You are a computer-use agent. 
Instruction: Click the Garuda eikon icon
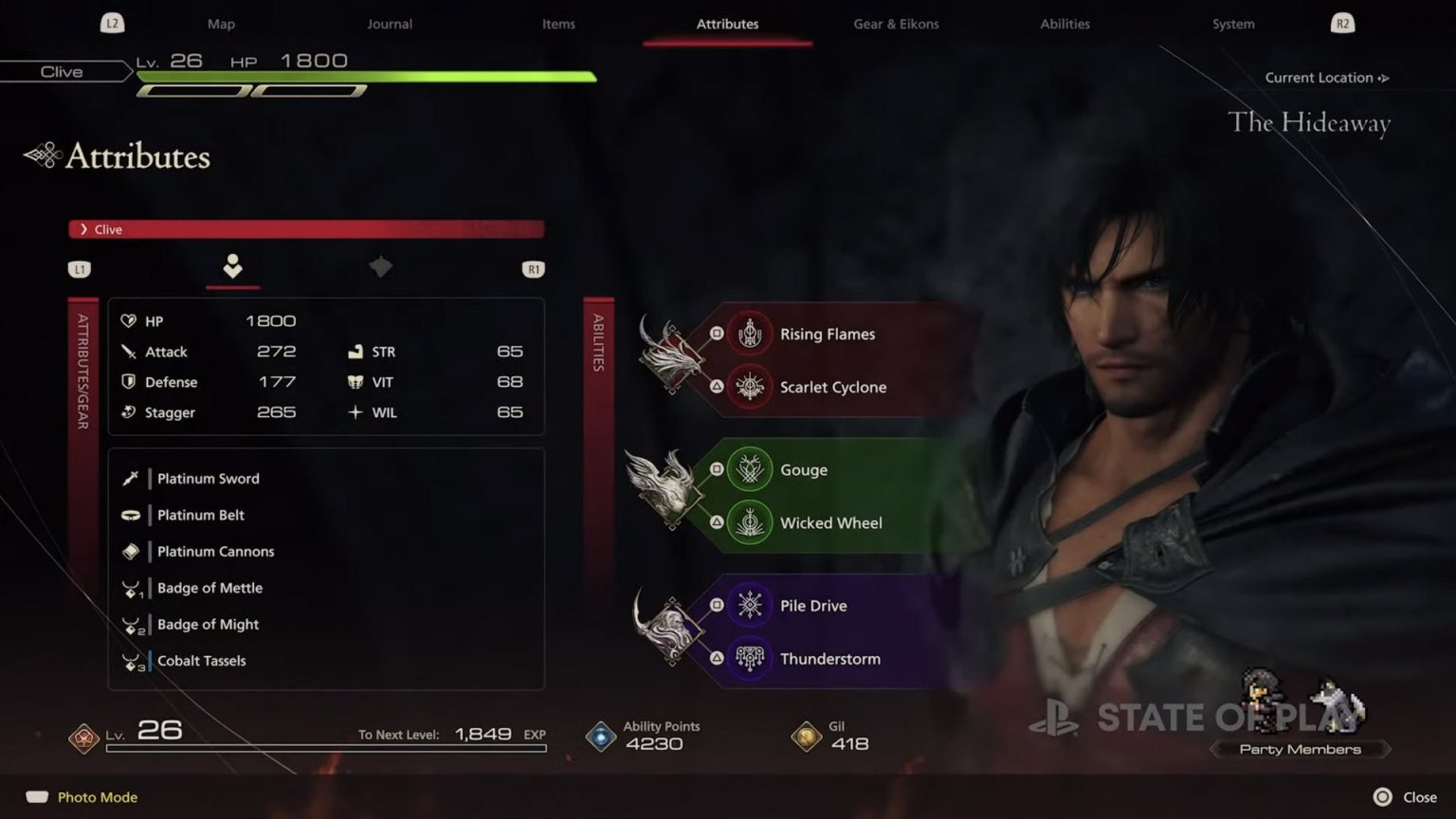[x=664, y=496]
